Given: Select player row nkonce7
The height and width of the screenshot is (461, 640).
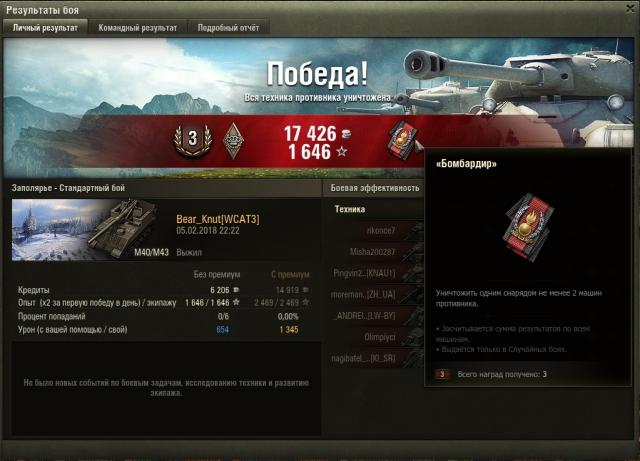Looking at the screenshot, I should point(378,230).
